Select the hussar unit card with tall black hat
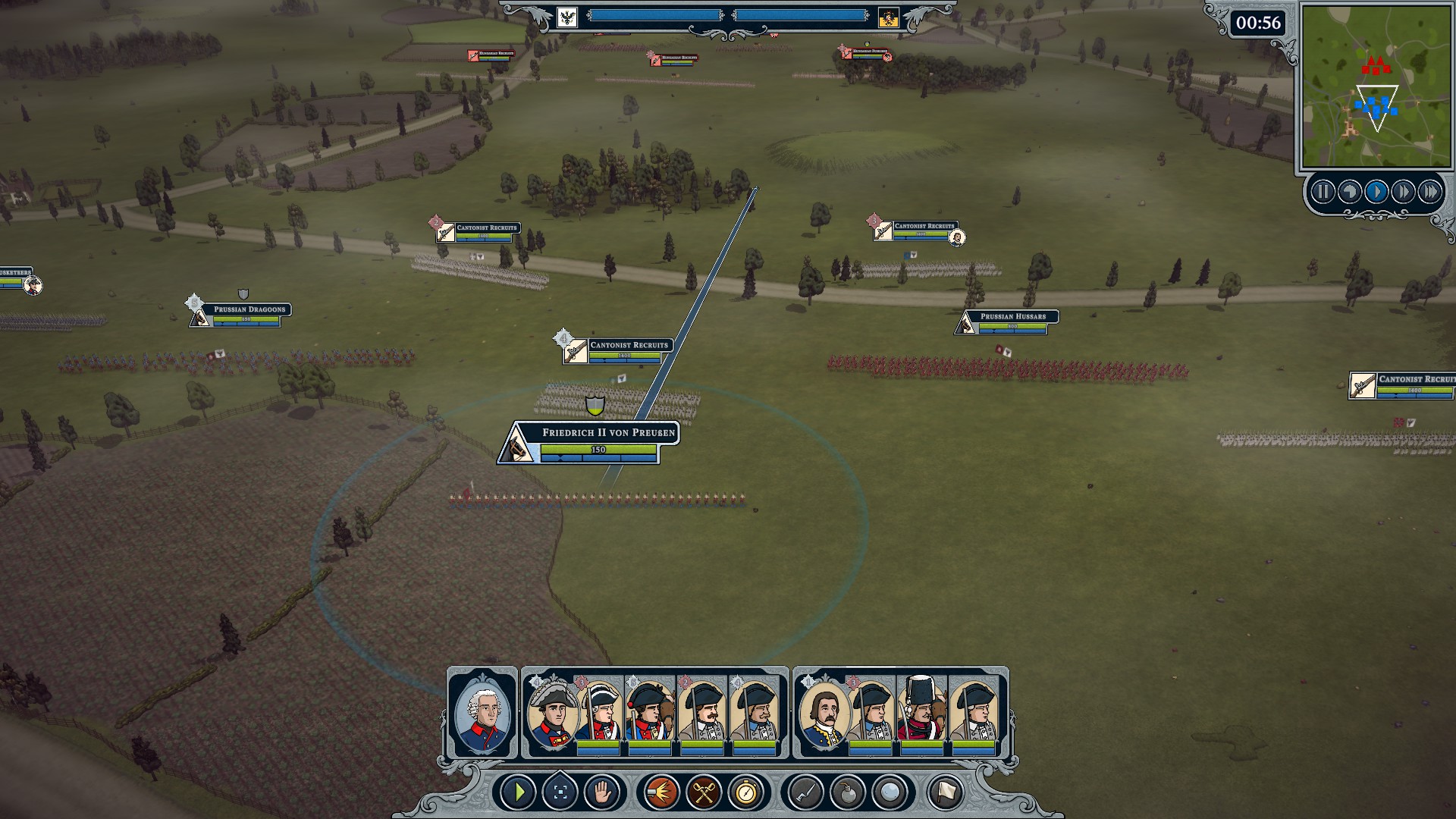Image resolution: width=1456 pixels, height=819 pixels. click(x=921, y=714)
